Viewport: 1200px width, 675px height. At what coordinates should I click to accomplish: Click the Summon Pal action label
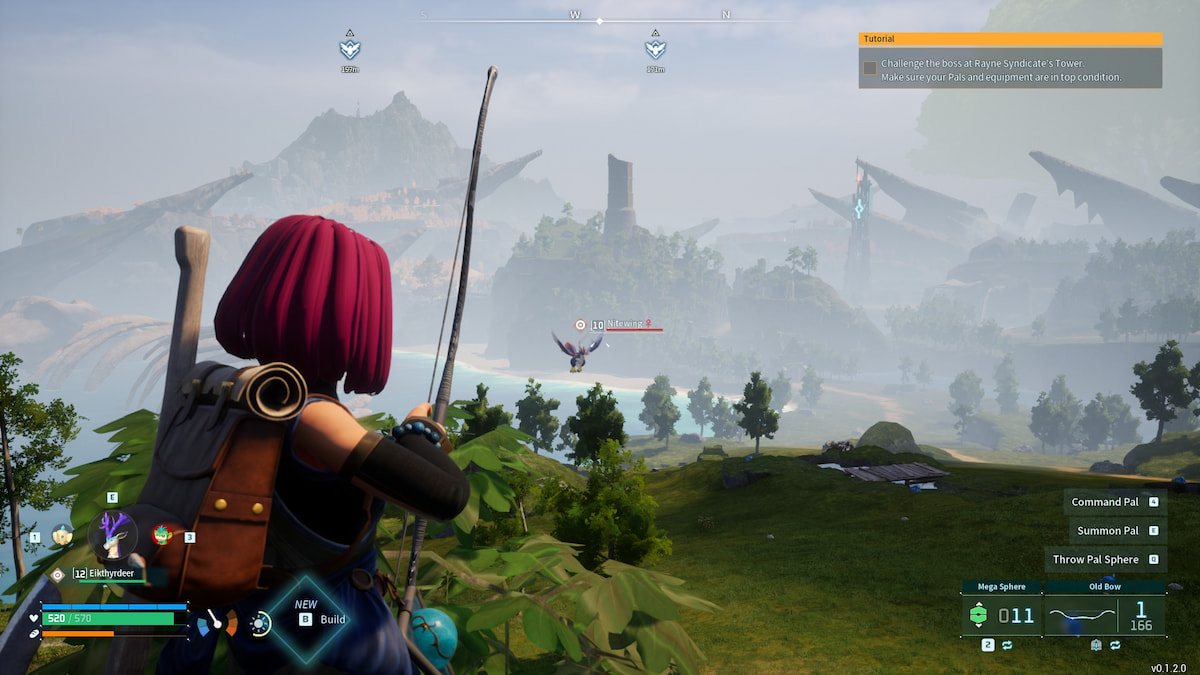pos(1105,531)
